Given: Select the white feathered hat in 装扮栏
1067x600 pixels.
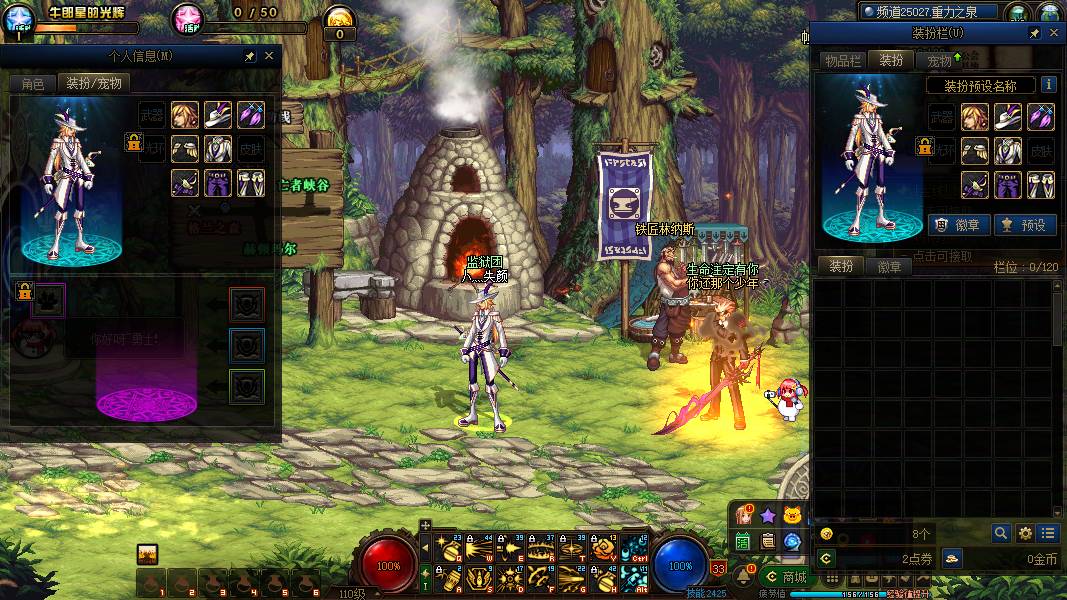Looking at the screenshot, I should coord(1007,117).
